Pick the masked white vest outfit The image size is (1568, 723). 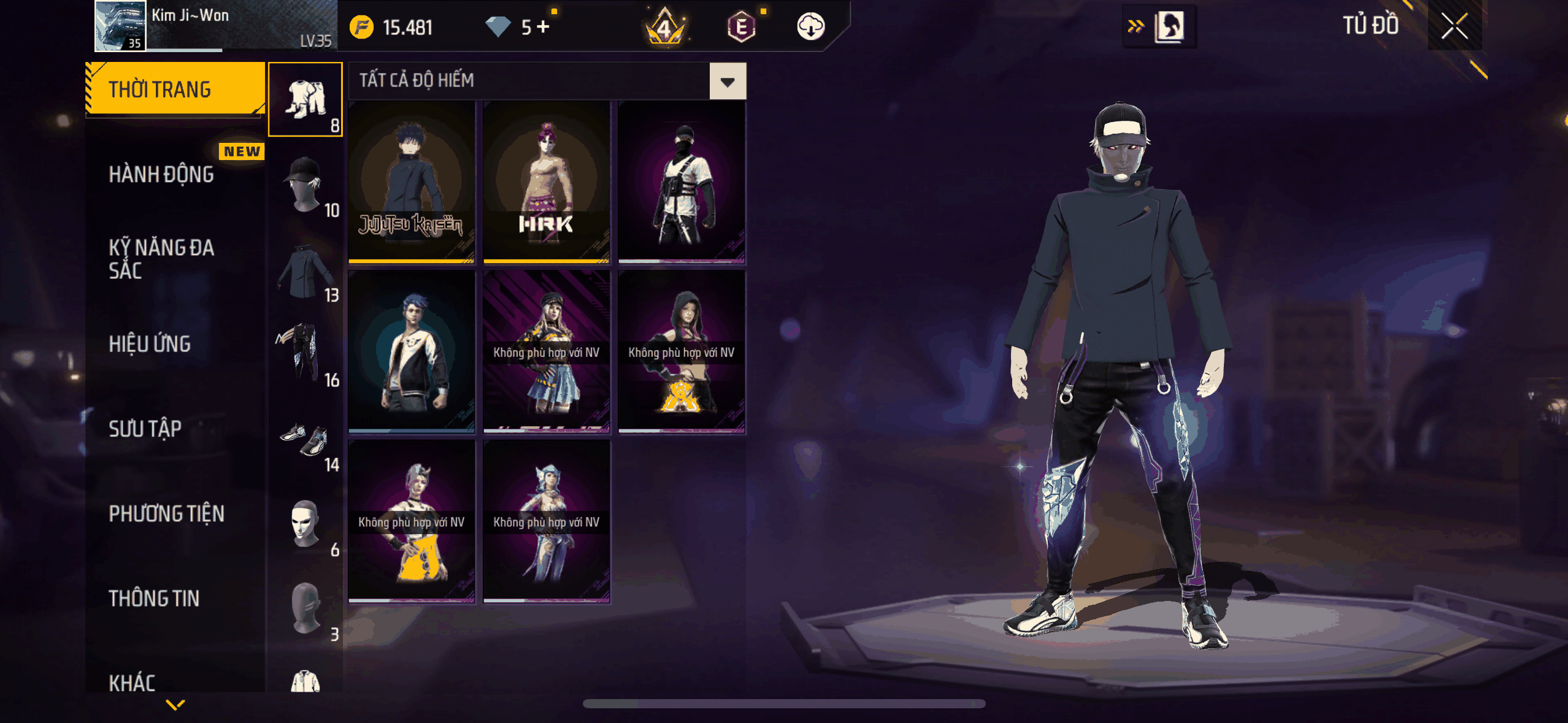[682, 182]
